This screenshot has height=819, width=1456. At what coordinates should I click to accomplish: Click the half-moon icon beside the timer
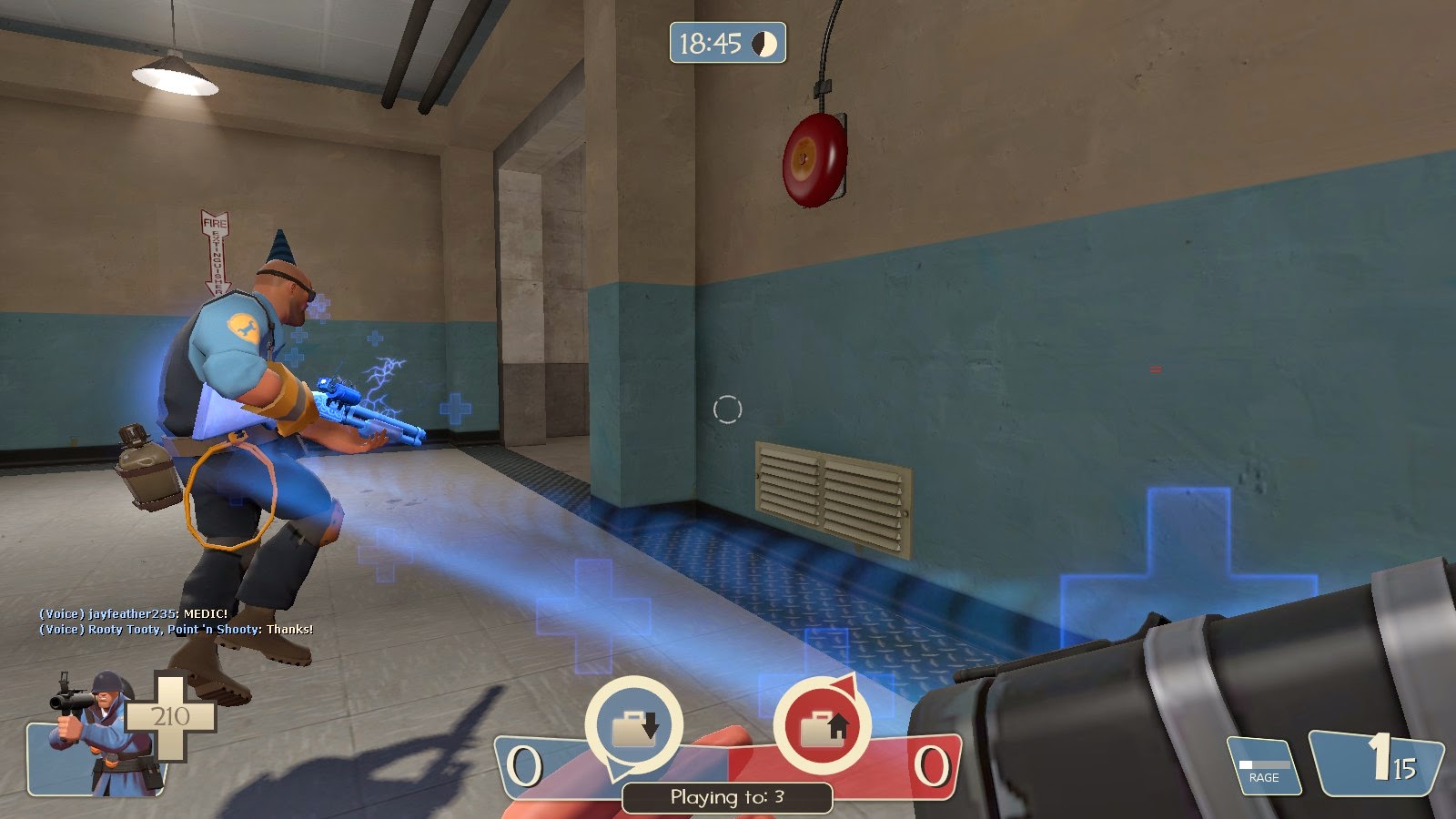click(x=764, y=43)
